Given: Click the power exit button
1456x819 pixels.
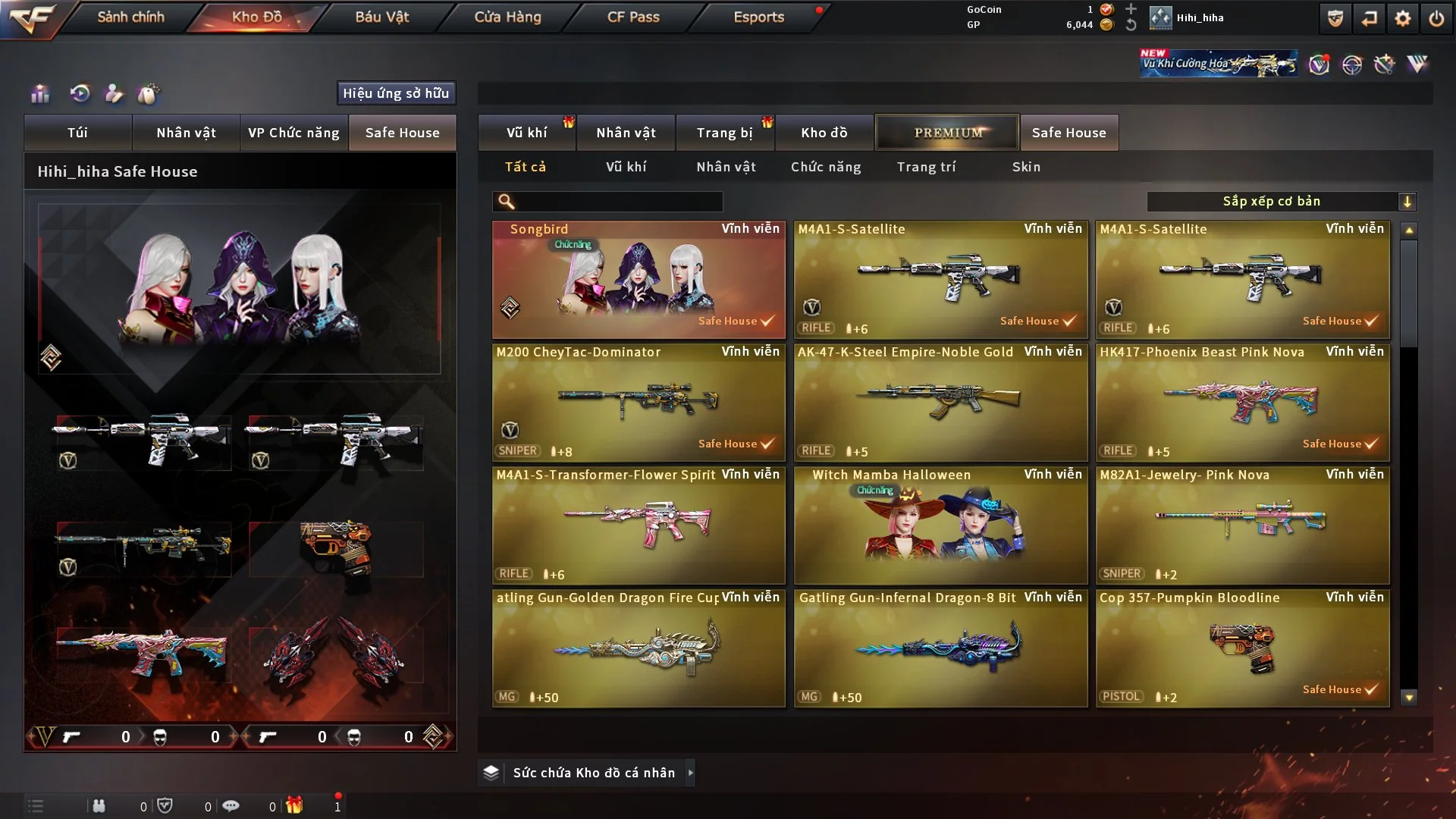Looking at the screenshot, I should [x=1436, y=18].
